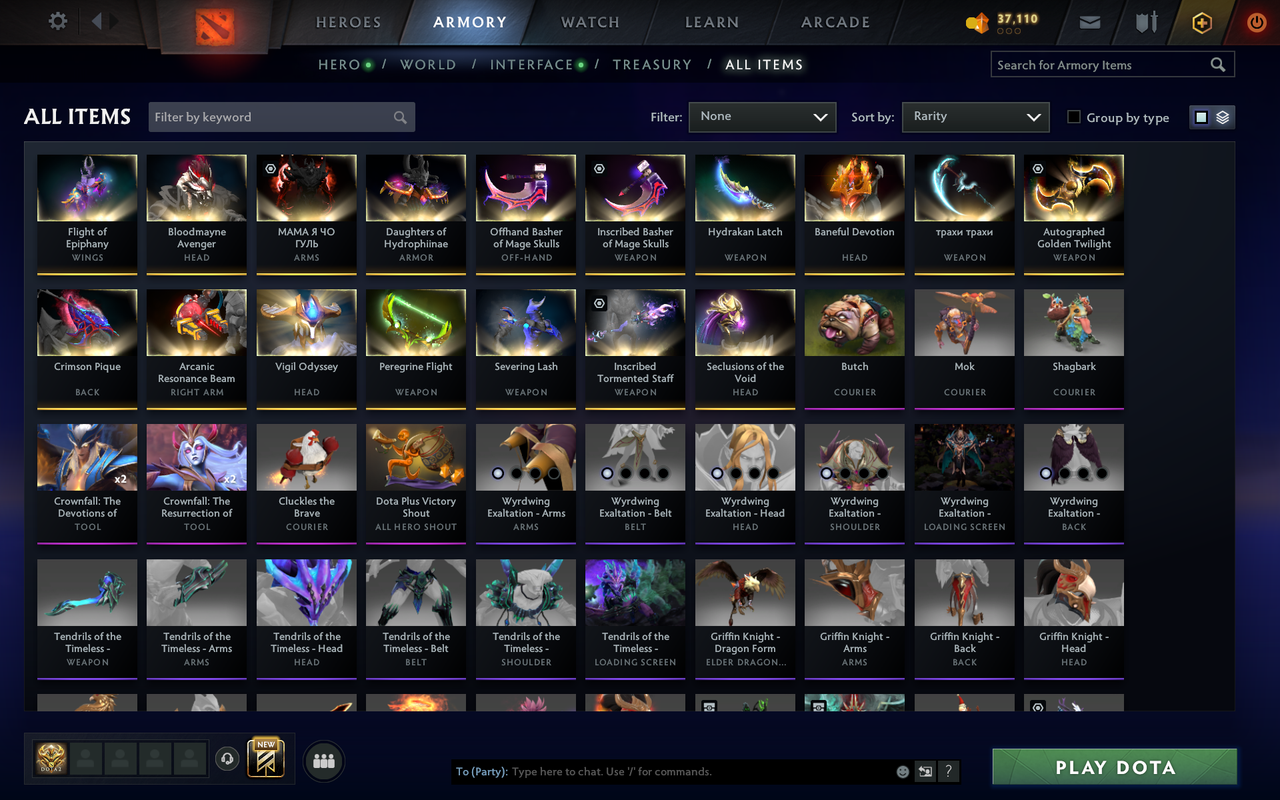1280x800 pixels.
Task: Open the Filter dropdown set to None
Action: (762, 117)
